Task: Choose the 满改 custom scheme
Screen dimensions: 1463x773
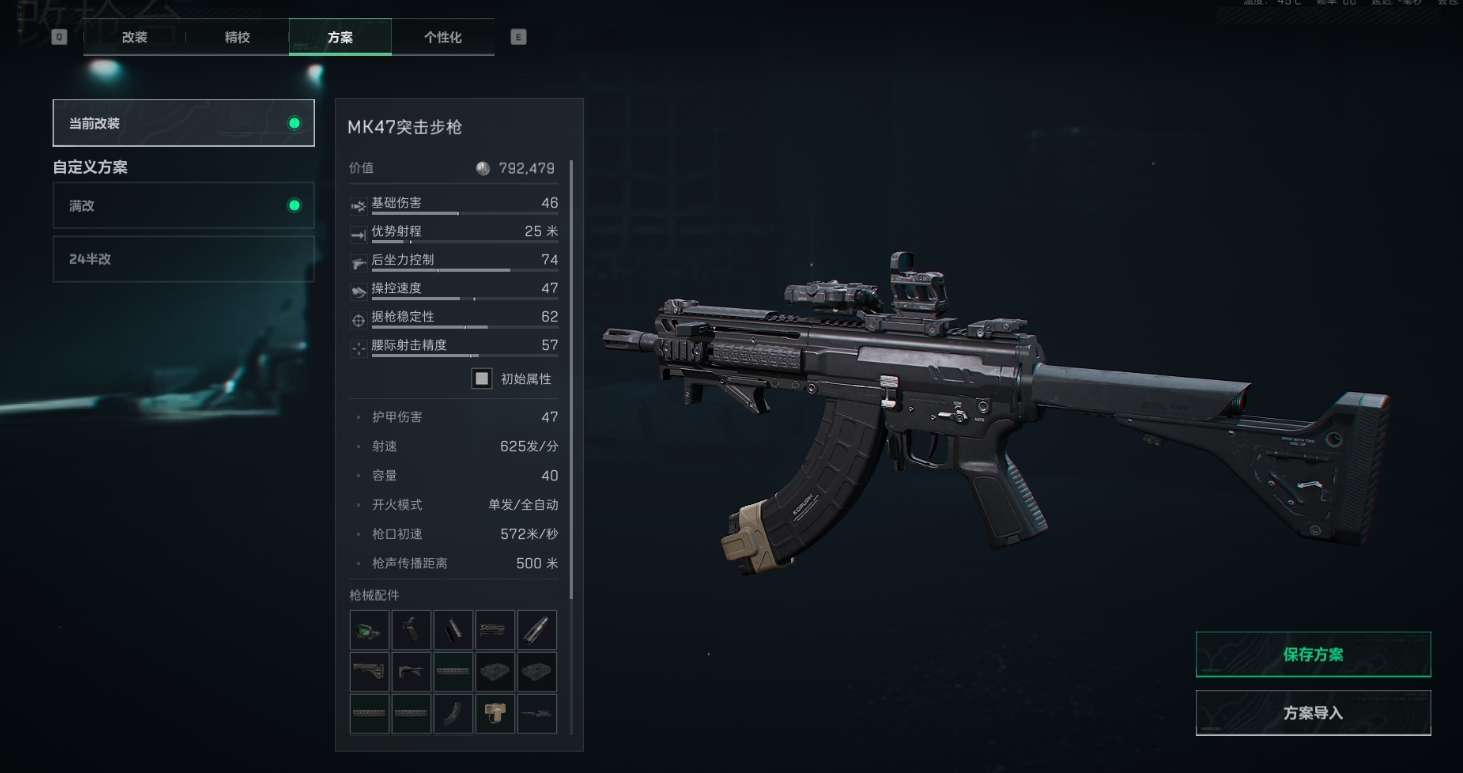Action: pos(183,206)
